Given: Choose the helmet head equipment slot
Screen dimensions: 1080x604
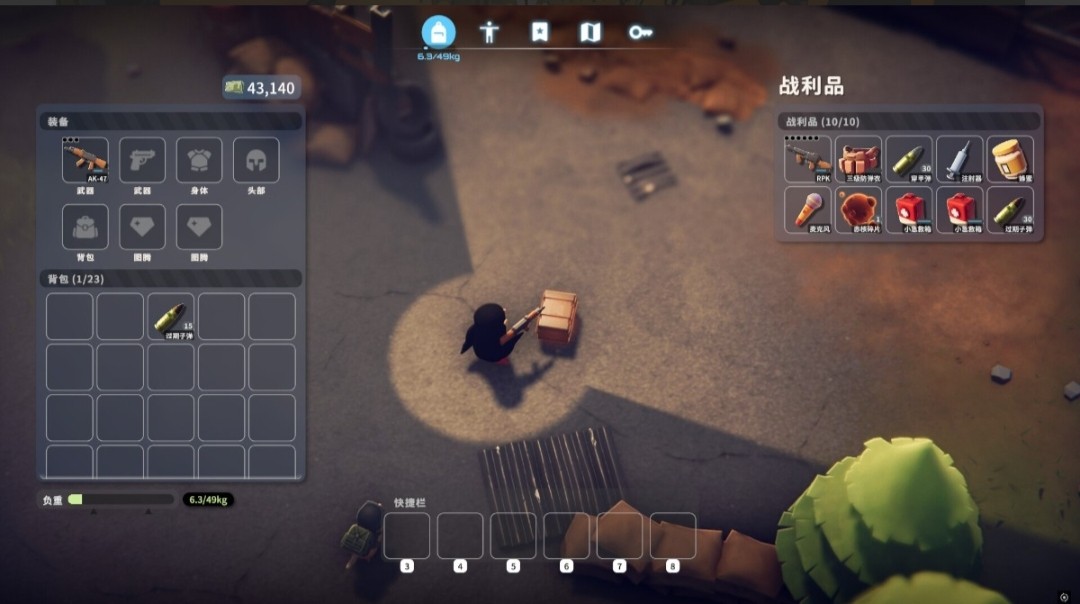Looking at the screenshot, I should (x=256, y=160).
